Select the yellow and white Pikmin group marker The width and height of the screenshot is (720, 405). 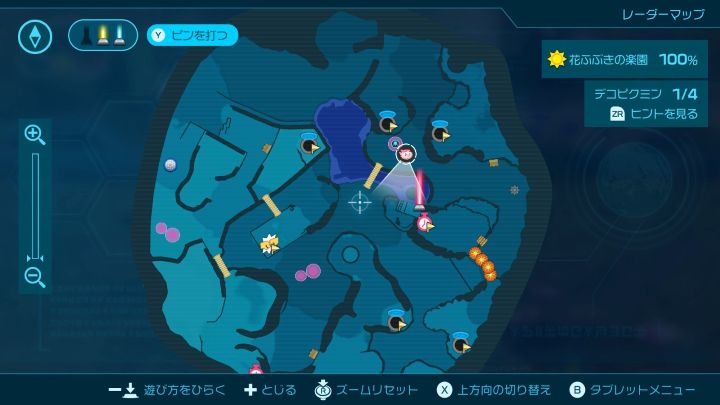pos(269,242)
